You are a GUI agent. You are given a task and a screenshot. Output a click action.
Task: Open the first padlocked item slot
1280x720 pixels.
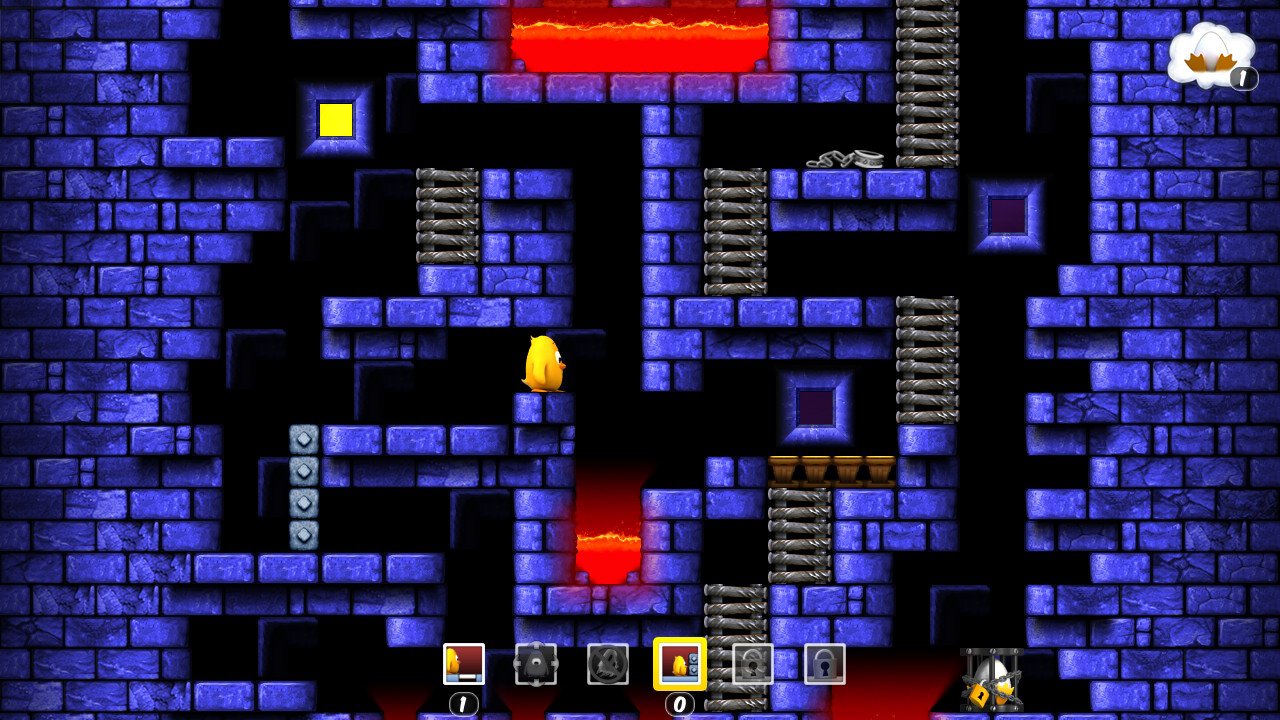click(x=753, y=663)
